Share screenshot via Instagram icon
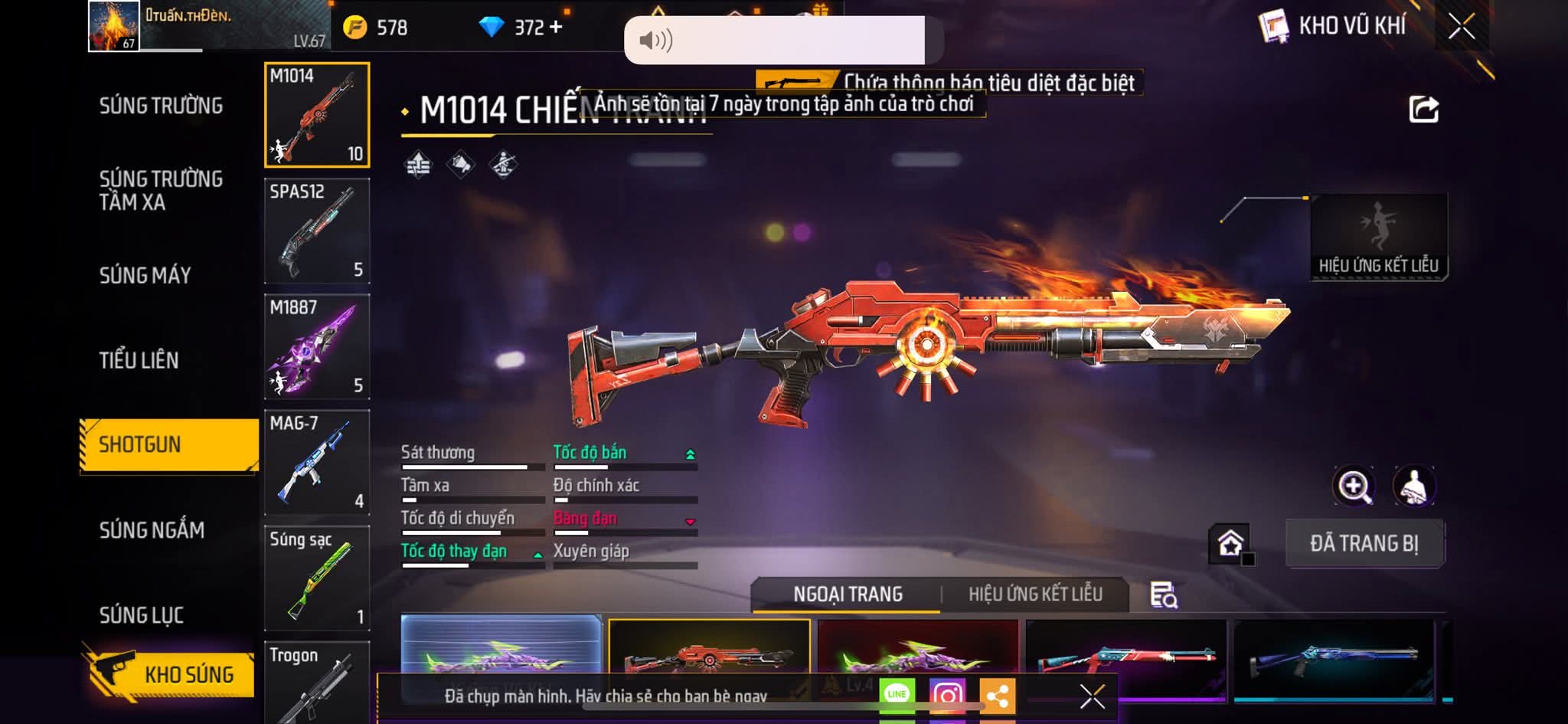 947,696
